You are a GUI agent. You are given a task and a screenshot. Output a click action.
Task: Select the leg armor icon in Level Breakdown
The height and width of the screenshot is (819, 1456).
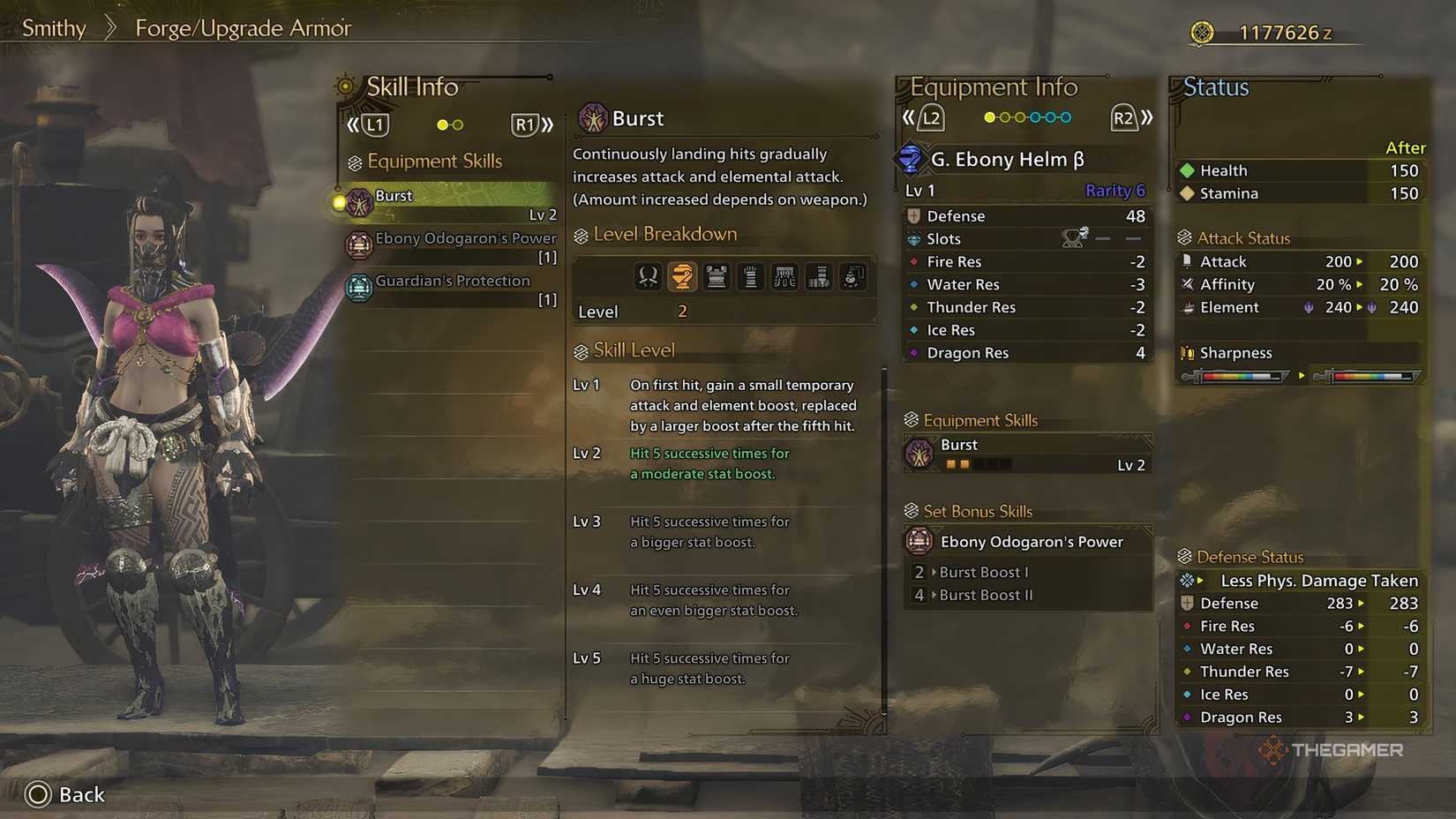pos(819,276)
